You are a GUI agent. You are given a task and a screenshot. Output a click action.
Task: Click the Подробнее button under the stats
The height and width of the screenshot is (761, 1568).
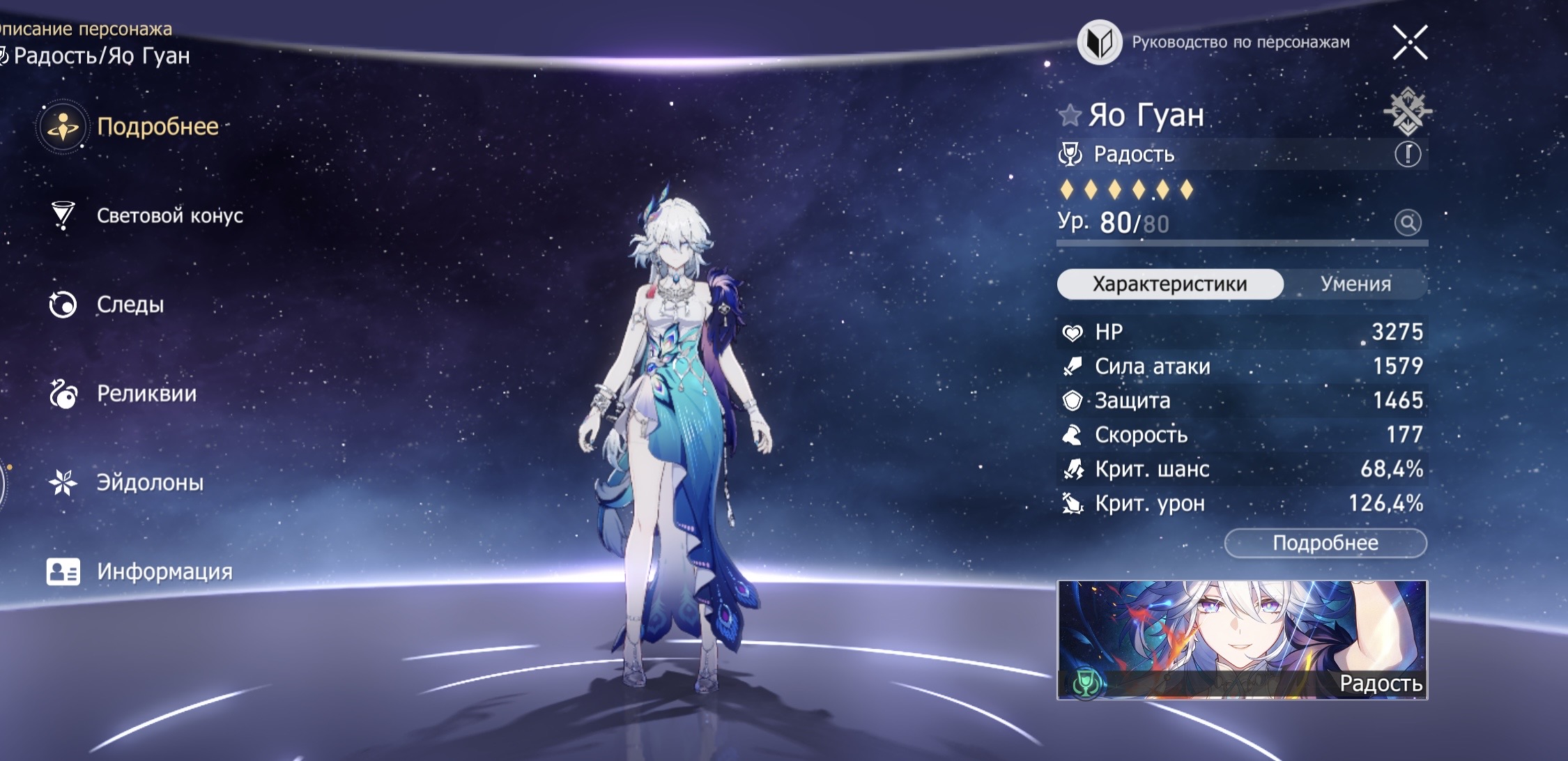[x=1325, y=543]
